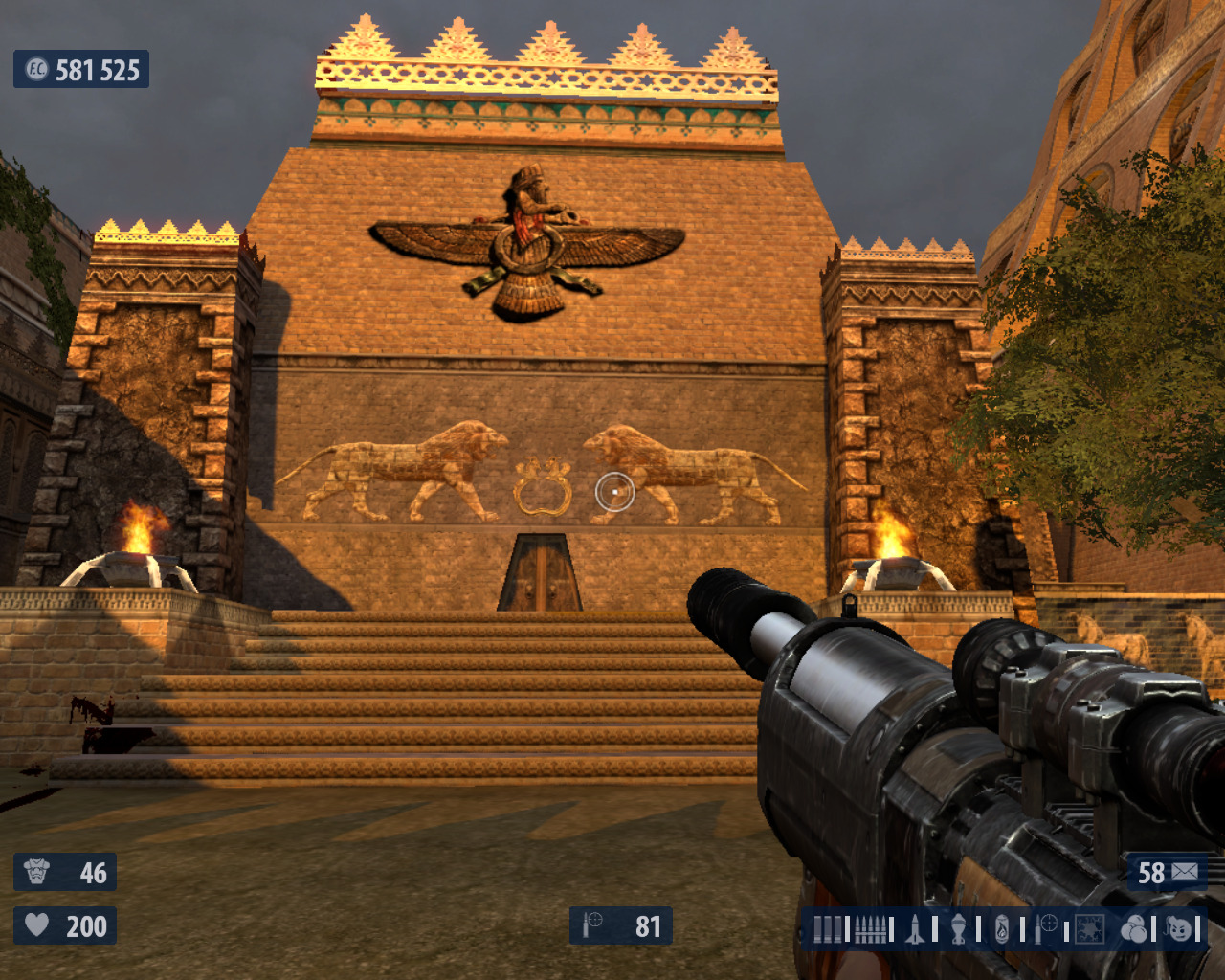Select the bullet belt ammo icon

pos(869,929)
